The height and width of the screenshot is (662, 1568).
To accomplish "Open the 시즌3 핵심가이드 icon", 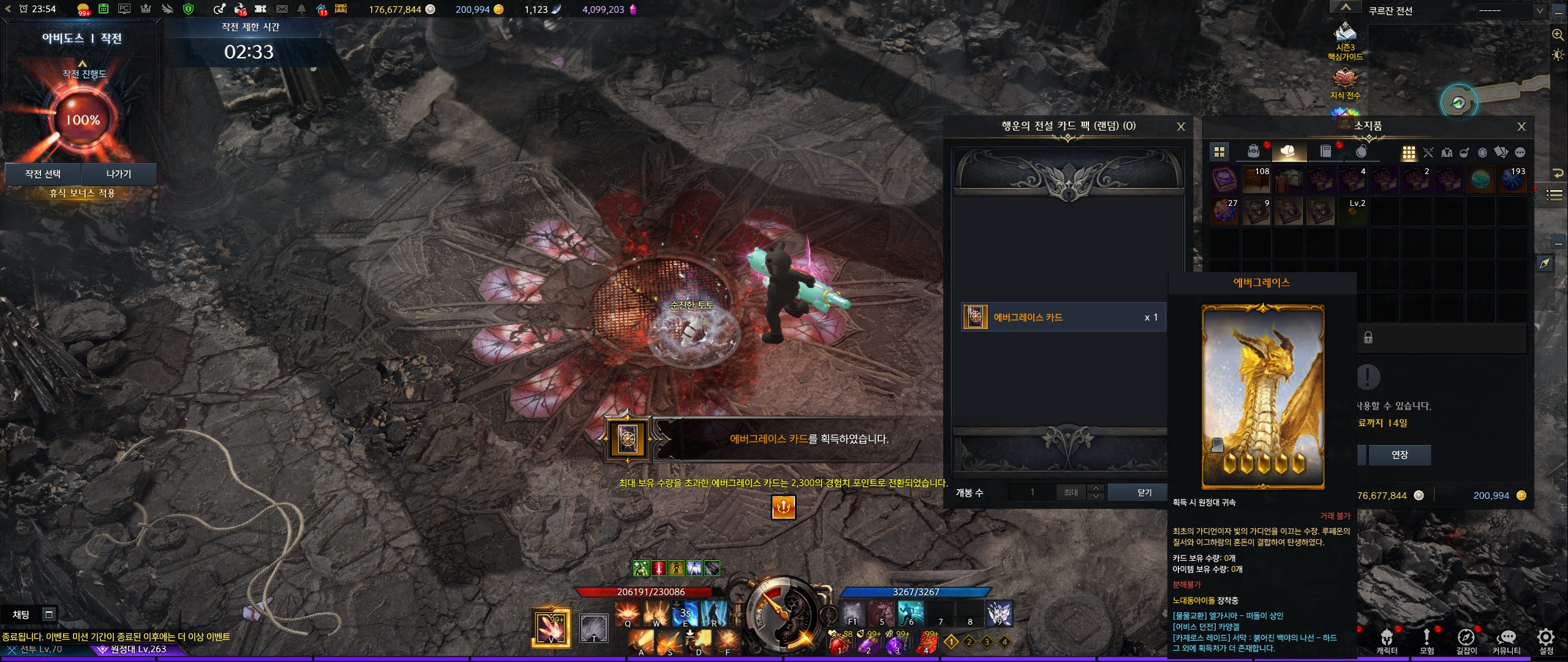I will click(x=1345, y=40).
